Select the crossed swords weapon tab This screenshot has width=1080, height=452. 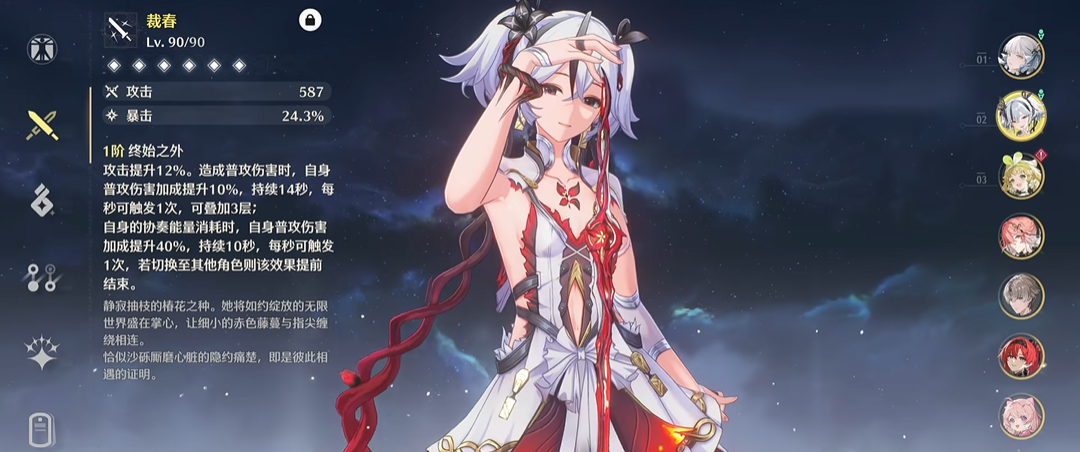point(43,124)
